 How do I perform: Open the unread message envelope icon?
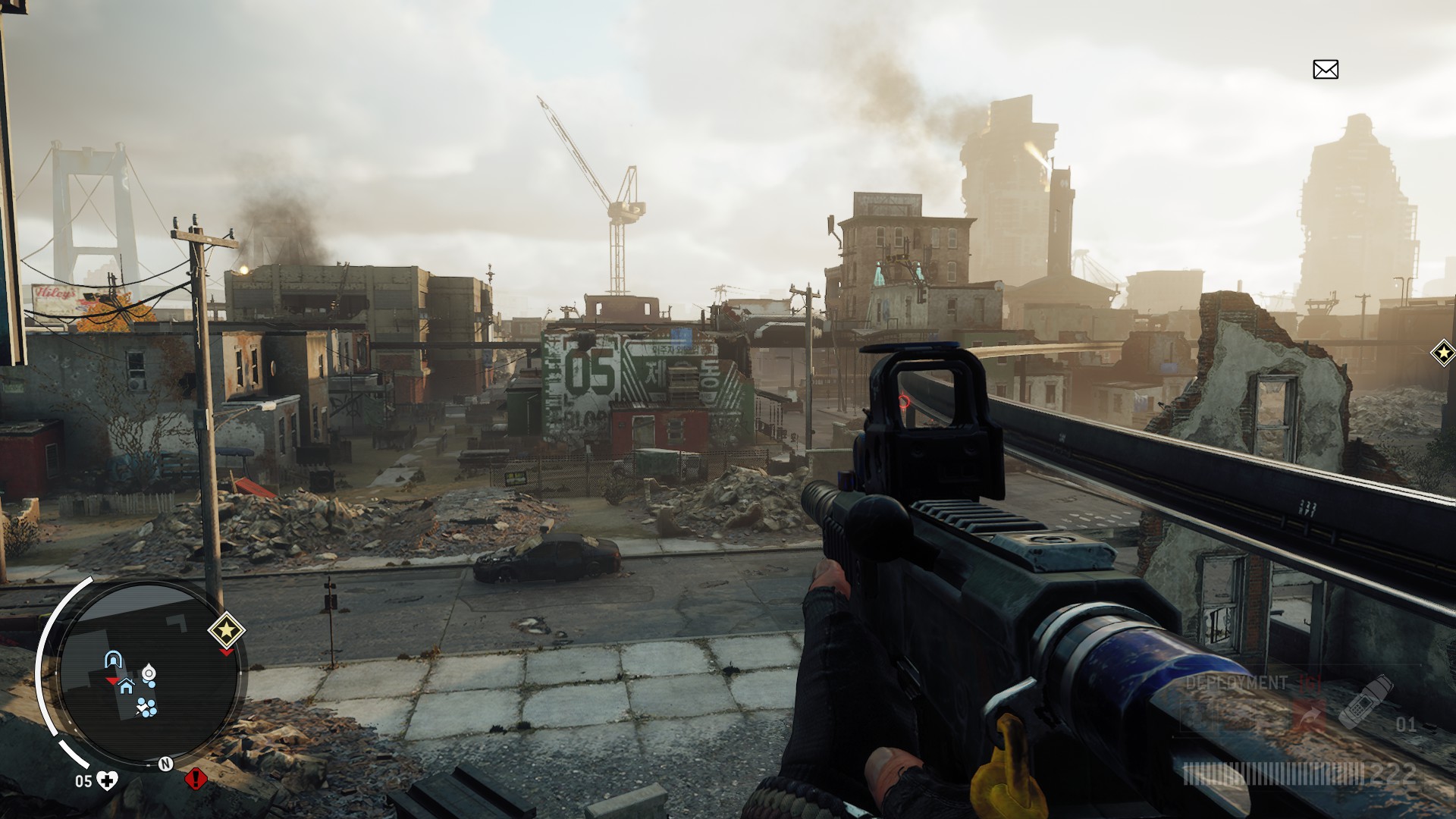click(1326, 70)
